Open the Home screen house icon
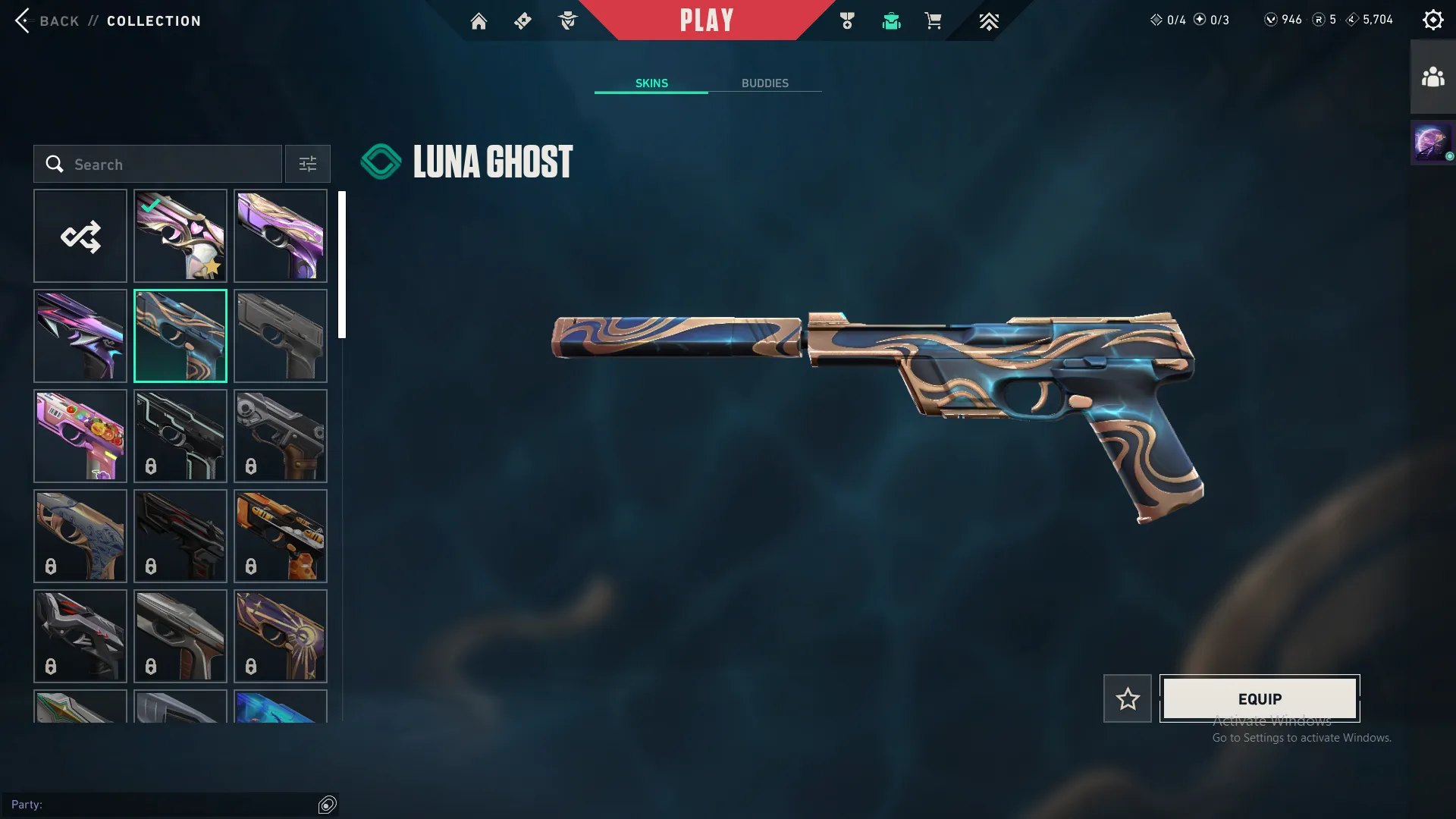1456x819 pixels. coord(479,20)
